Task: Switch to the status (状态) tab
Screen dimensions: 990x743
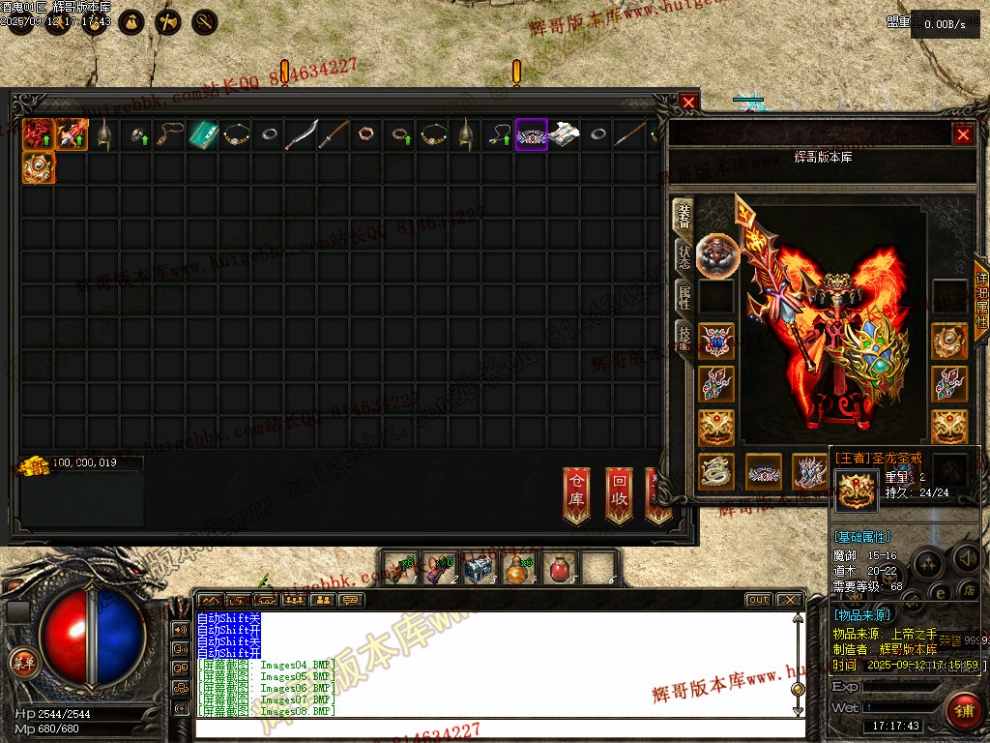Action: tap(684, 255)
